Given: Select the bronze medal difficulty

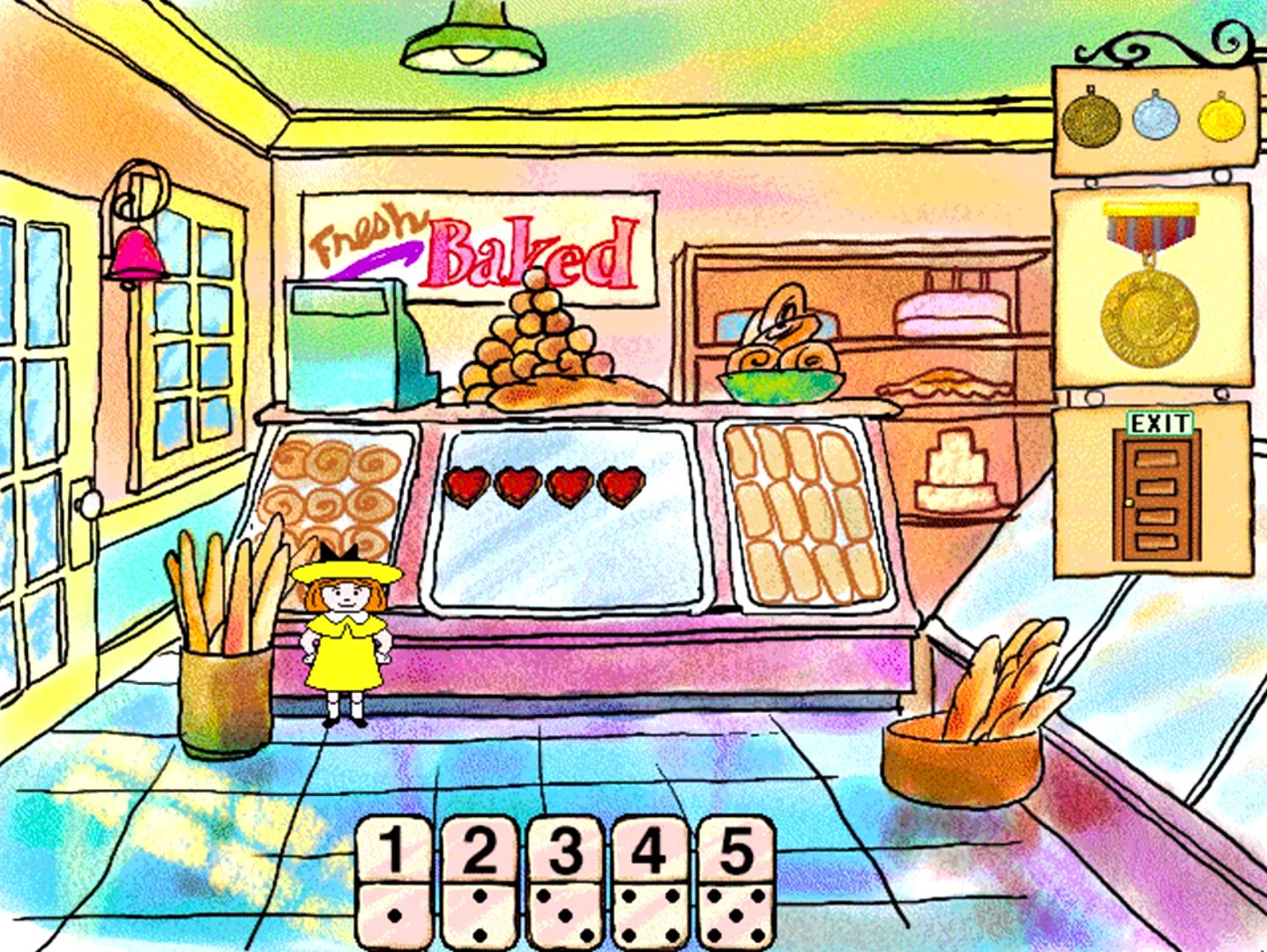Looking at the screenshot, I should 1090,120.
